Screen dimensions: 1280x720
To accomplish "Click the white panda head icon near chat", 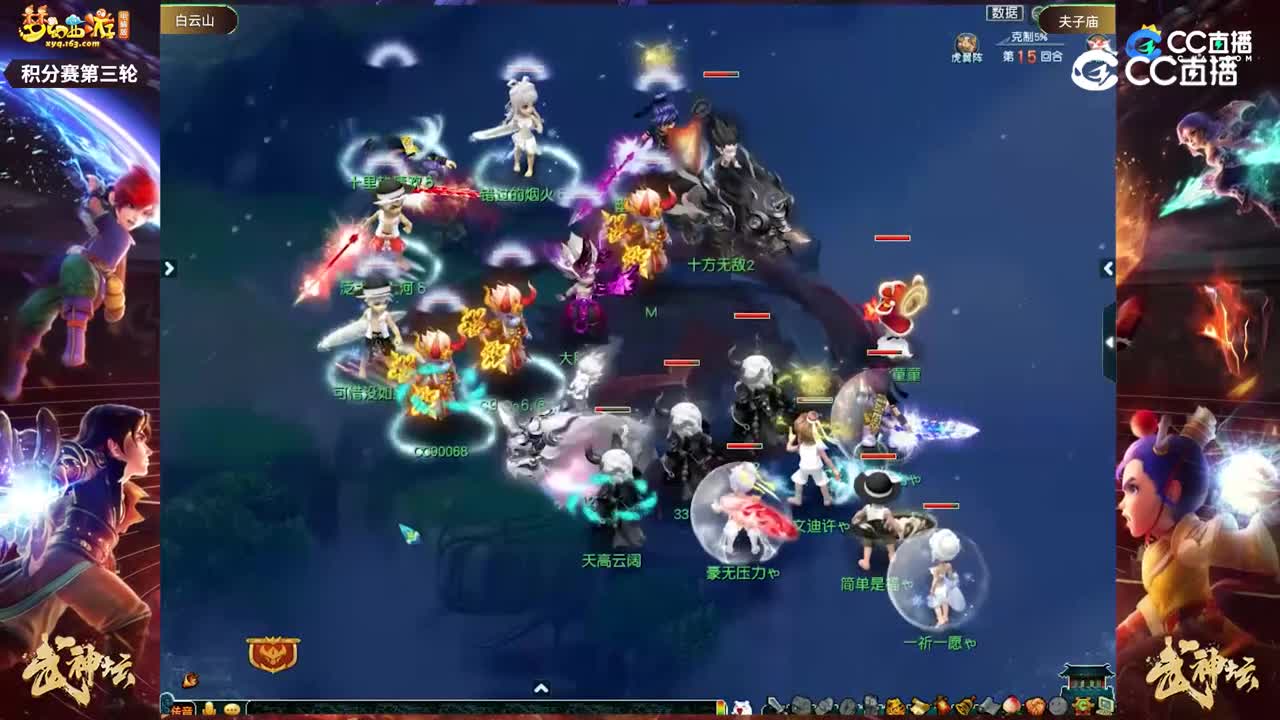I will click(740, 705).
